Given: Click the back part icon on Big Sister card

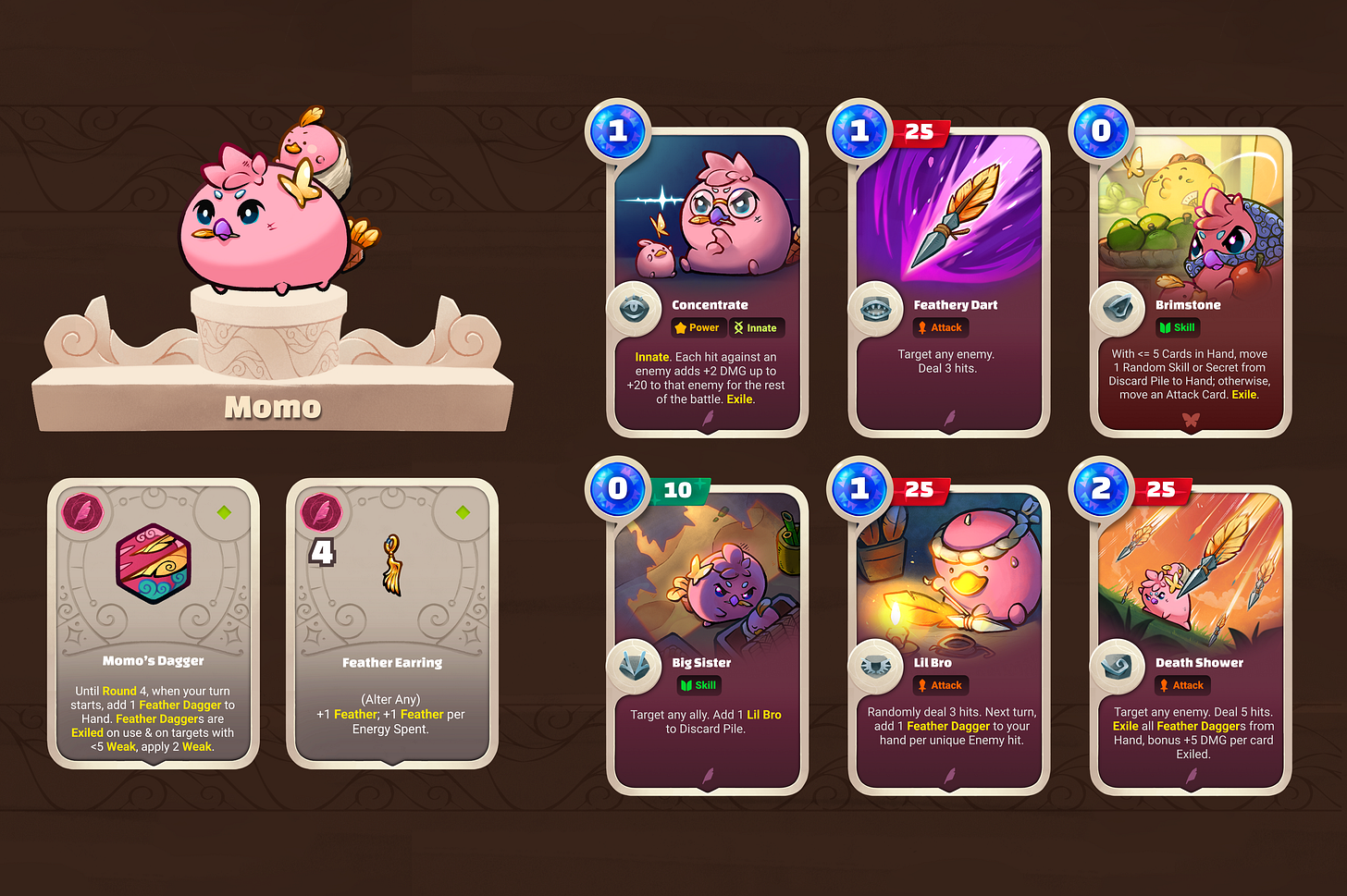Looking at the screenshot, I should [x=634, y=667].
